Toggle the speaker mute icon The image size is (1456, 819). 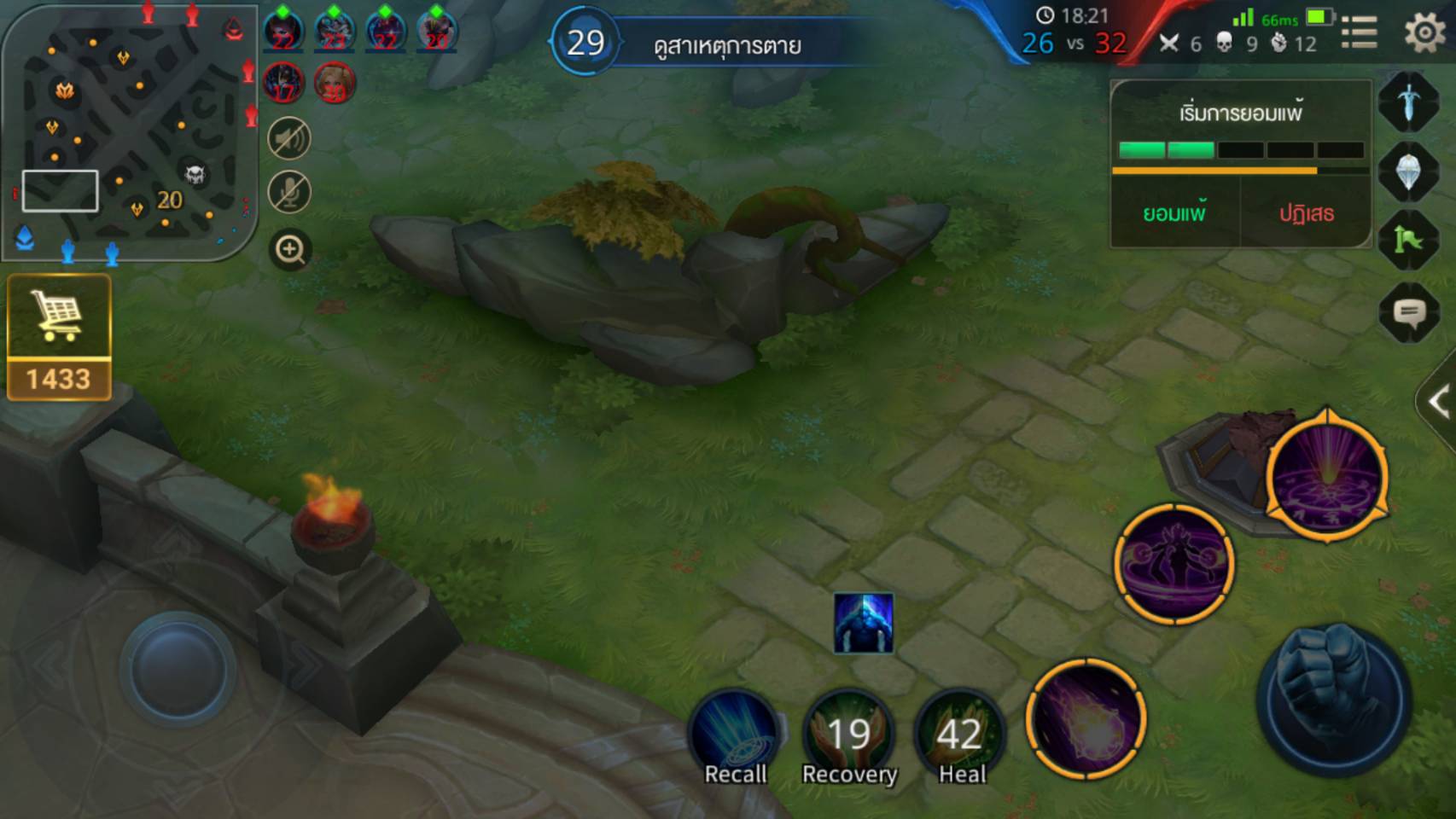click(x=289, y=138)
